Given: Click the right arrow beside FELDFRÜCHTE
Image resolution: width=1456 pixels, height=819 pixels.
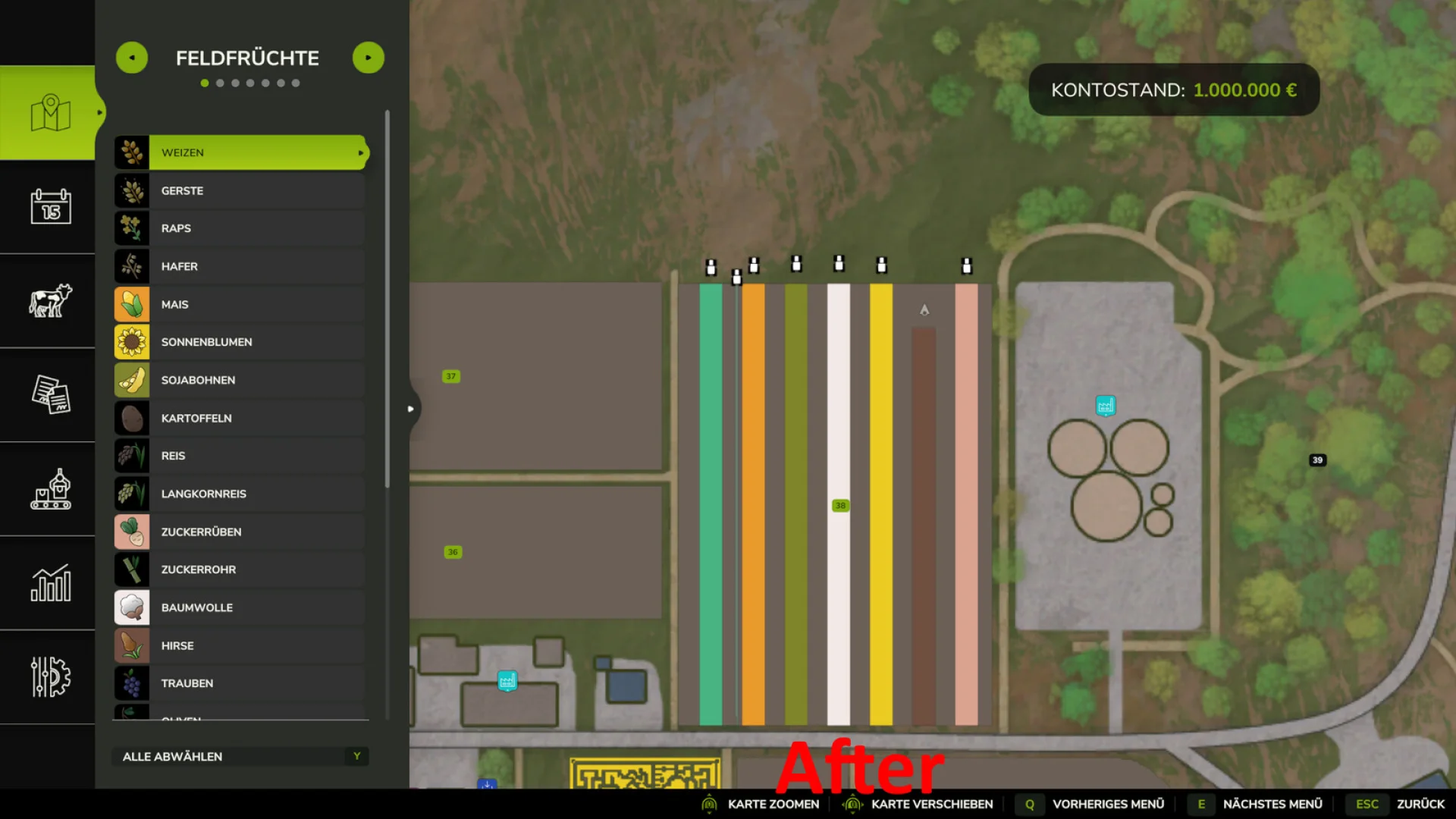Looking at the screenshot, I should 369,57.
